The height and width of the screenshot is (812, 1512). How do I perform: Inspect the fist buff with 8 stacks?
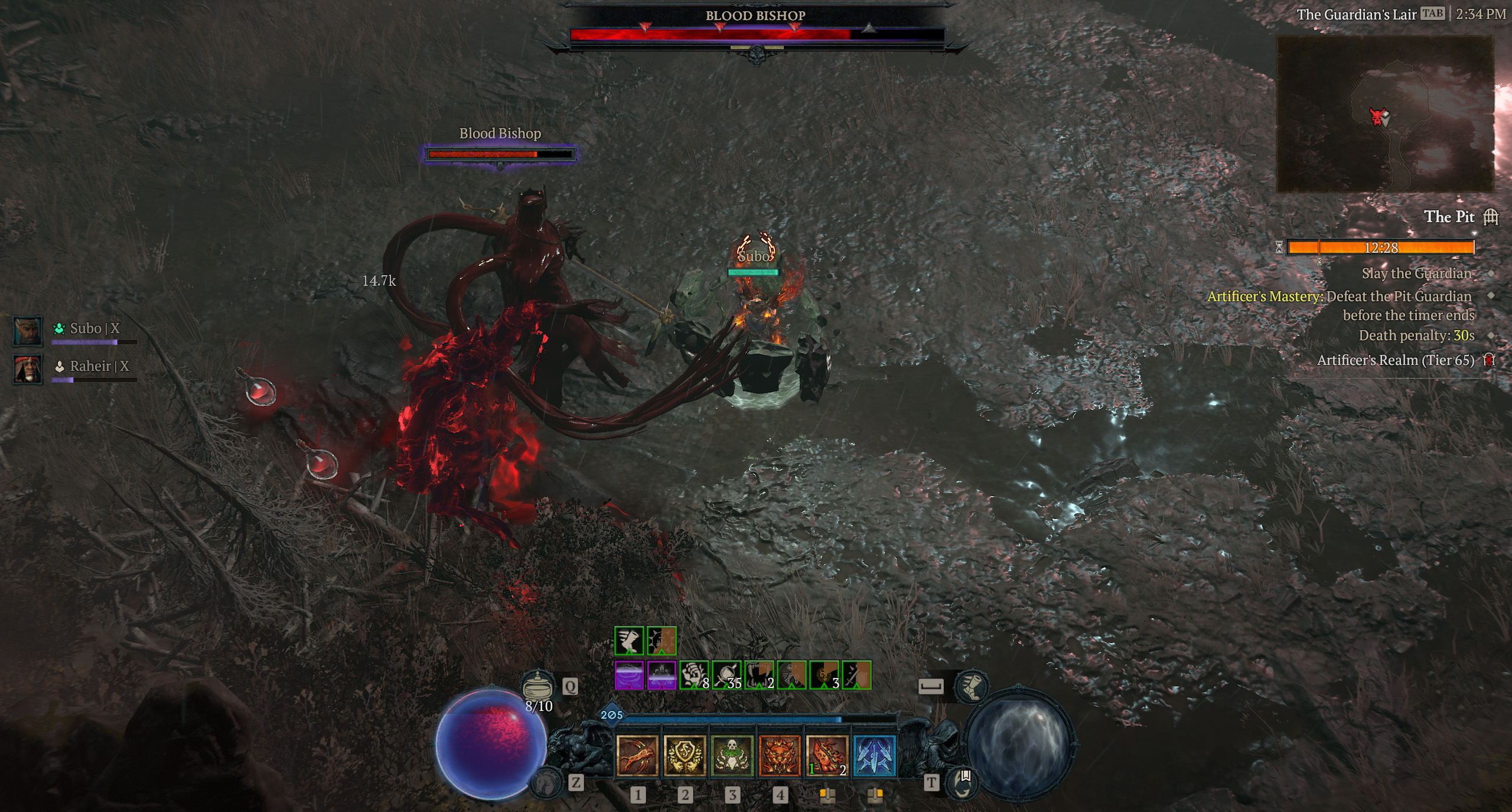click(694, 675)
